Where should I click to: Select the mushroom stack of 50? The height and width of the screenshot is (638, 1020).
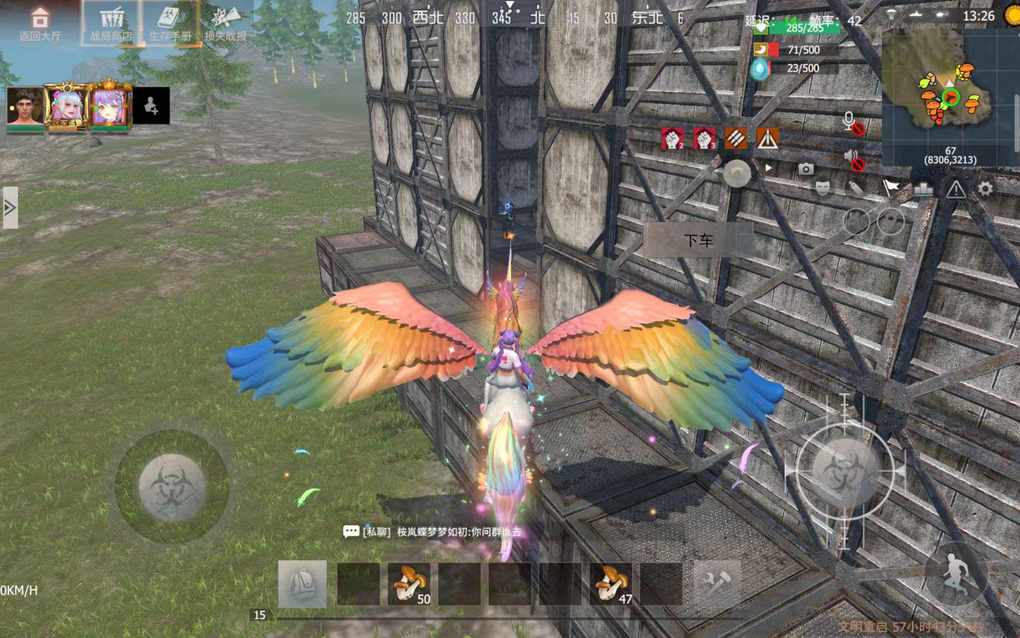click(409, 584)
